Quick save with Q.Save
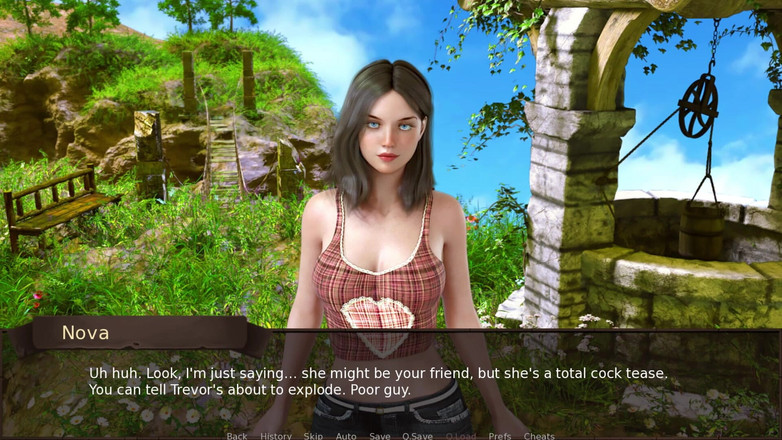The width and height of the screenshot is (782, 440). (x=418, y=435)
